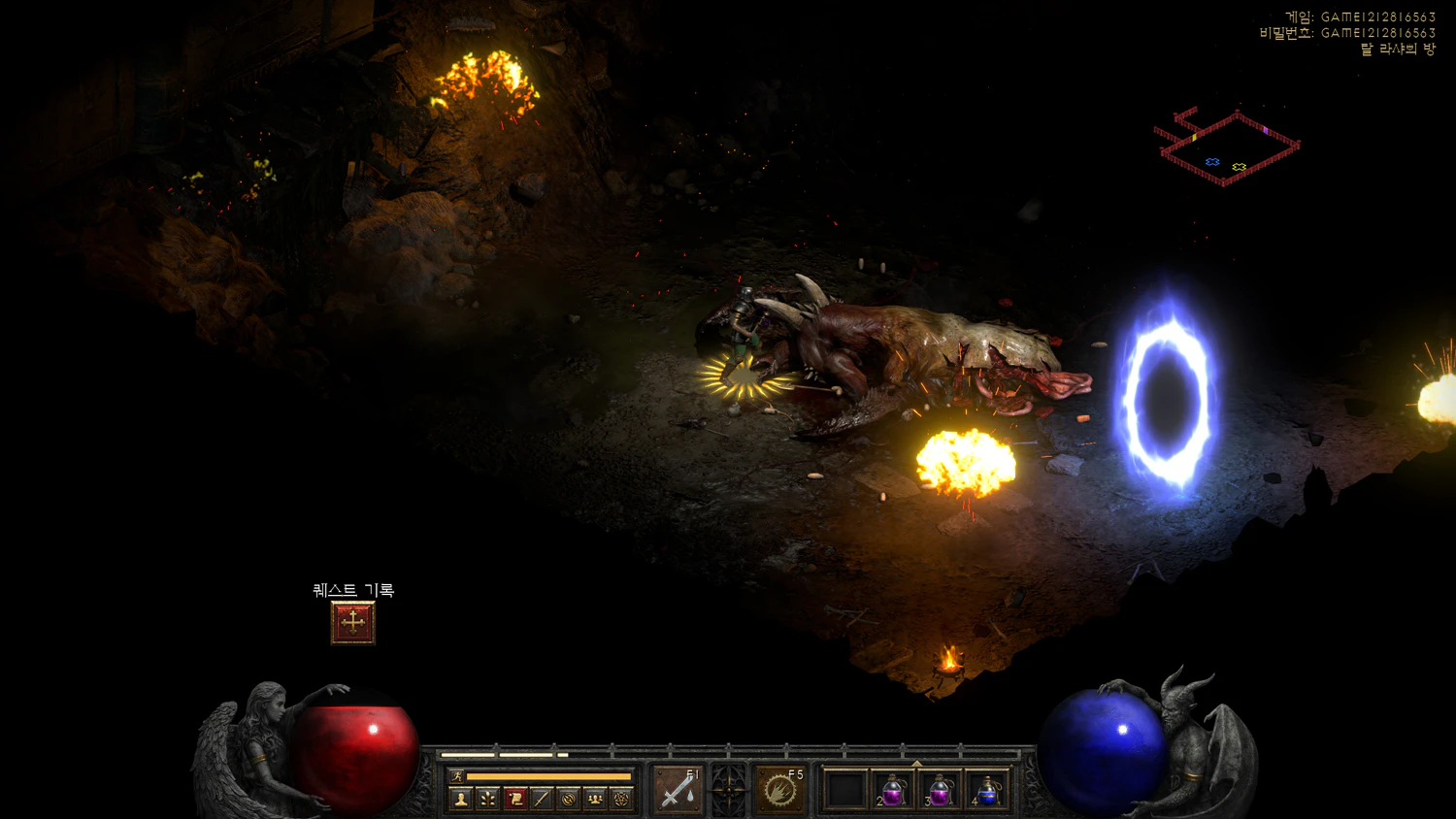
Task: Select the F5 right-click skill icon
Action: 779,790
